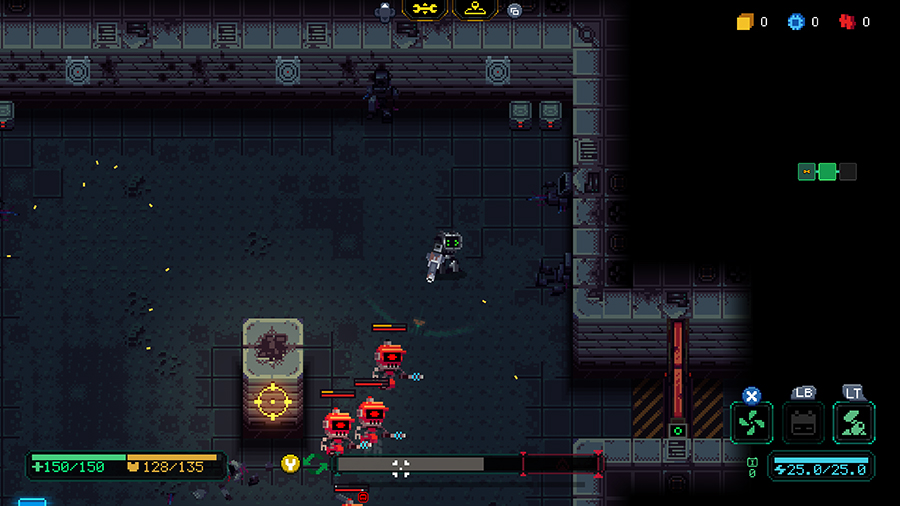Open the yellow hanger tab at top
Viewport: 900px width, 506px height.
(475, 9)
